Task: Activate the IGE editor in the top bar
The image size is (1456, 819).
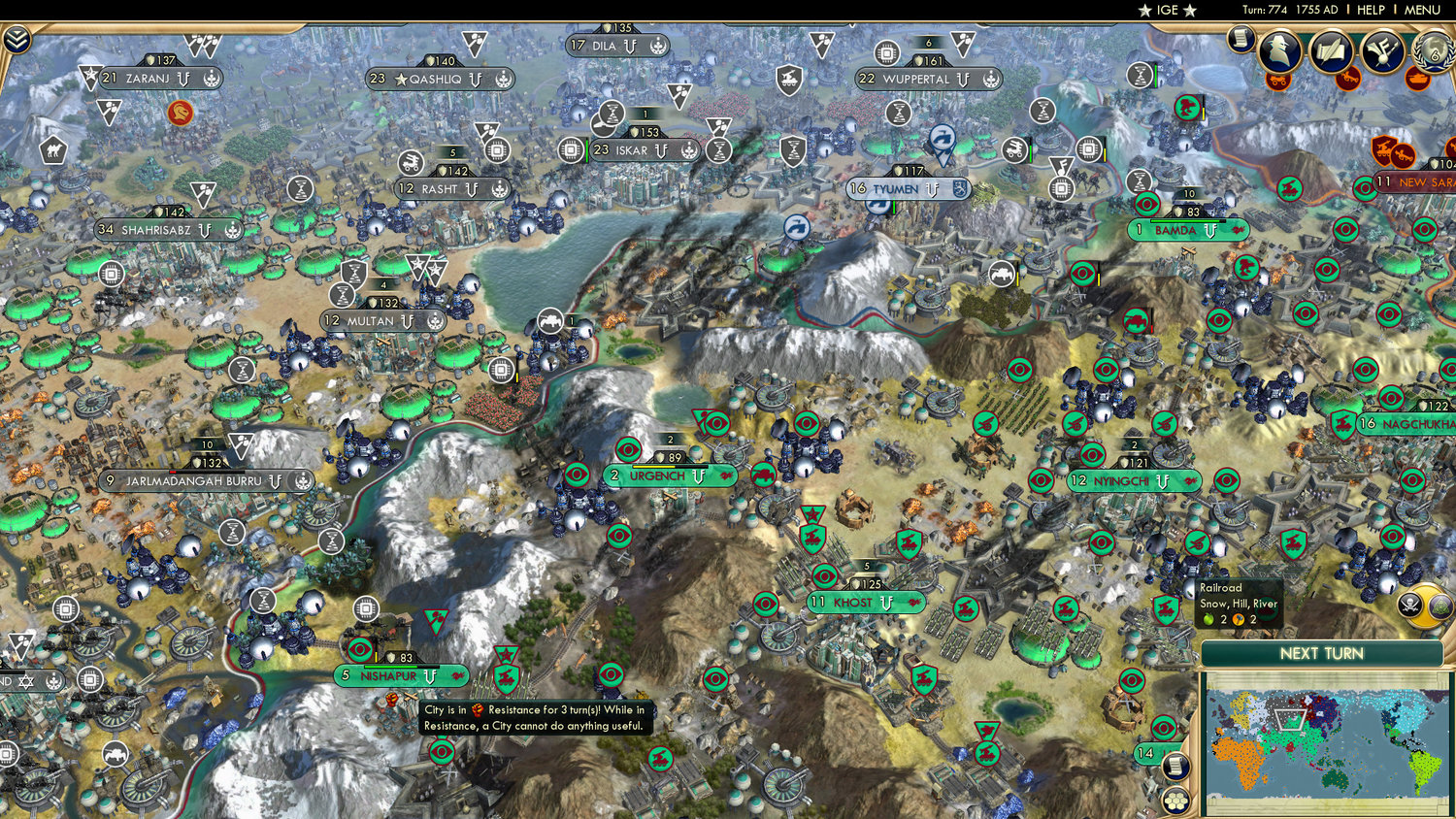Action: point(1166,10)
